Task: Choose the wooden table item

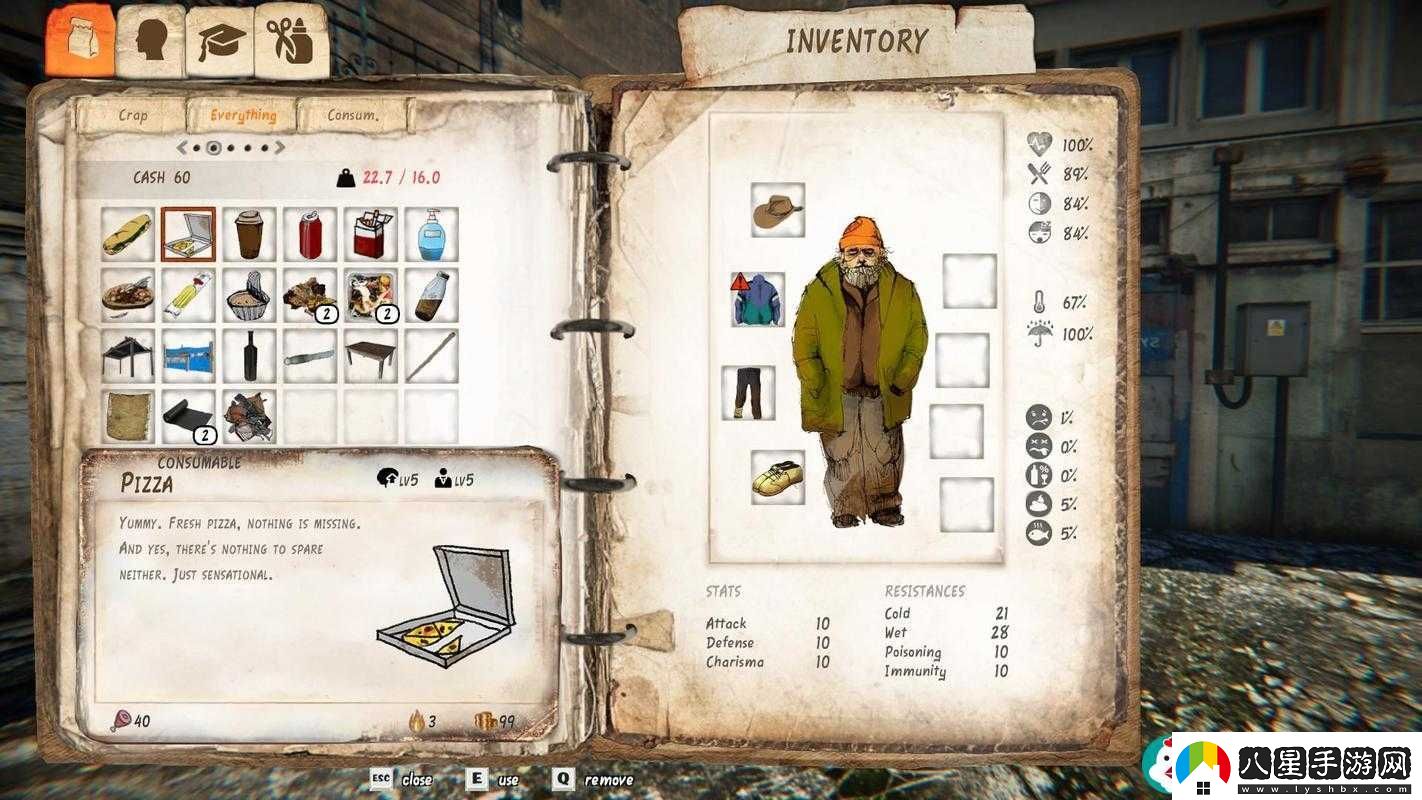Action: 371,356
